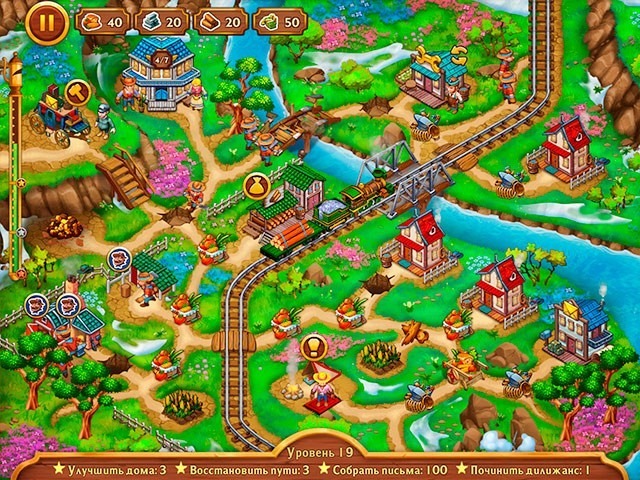640x480 pixels.
Task: Select the lightbulb hint bubble above the campfire
Action: point(314,347)
